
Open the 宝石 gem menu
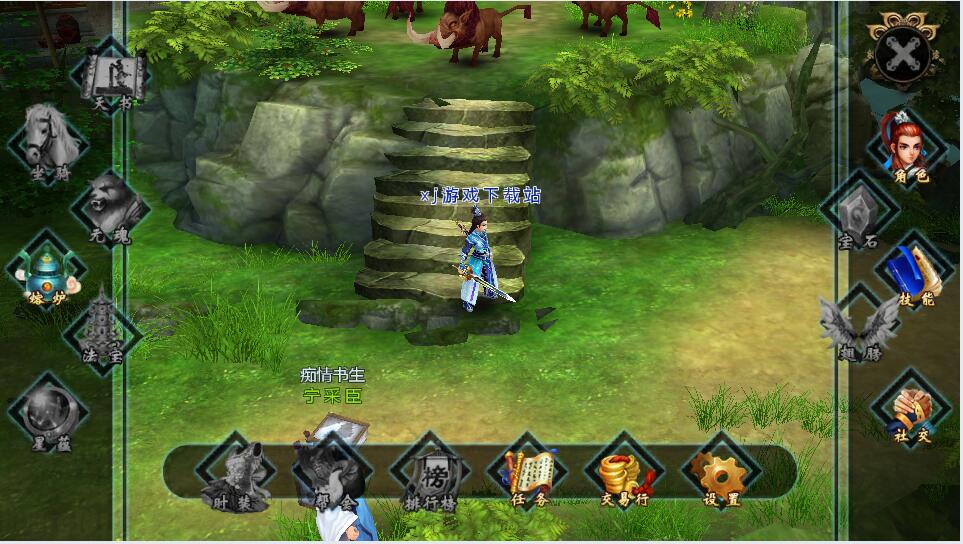[x=857, y=213]
